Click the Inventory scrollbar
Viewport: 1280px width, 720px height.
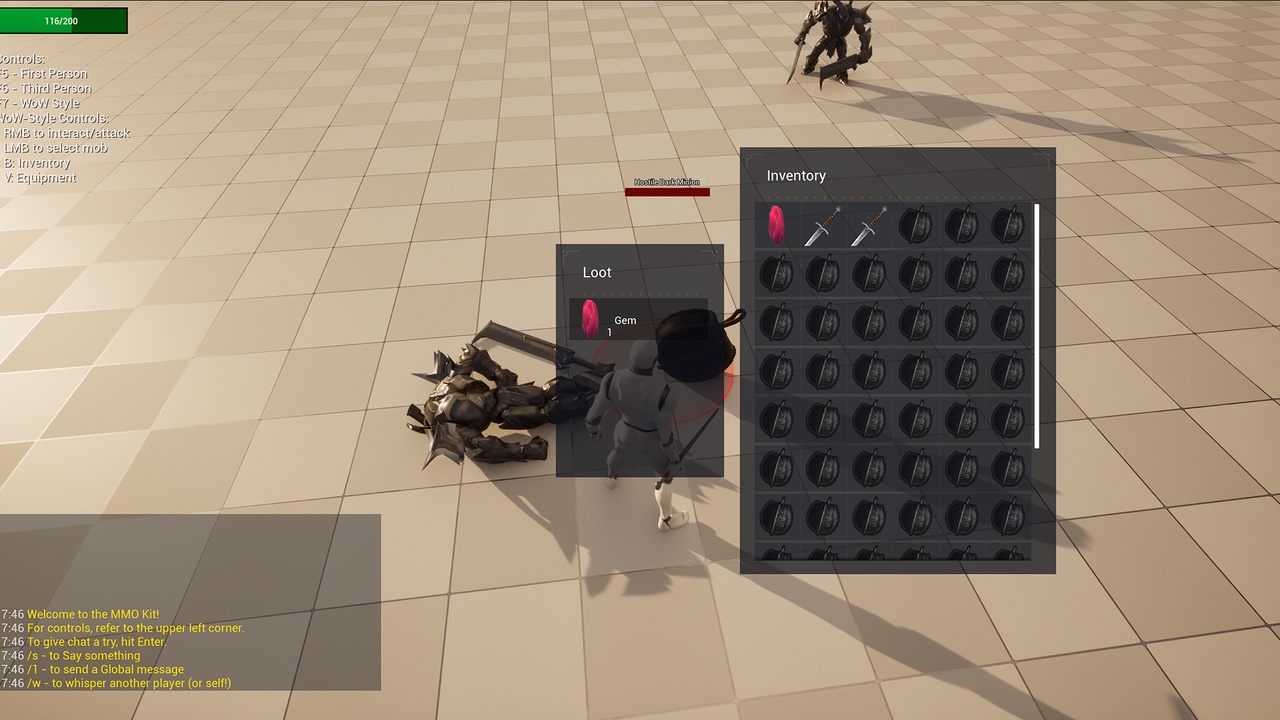(1038, 325)
